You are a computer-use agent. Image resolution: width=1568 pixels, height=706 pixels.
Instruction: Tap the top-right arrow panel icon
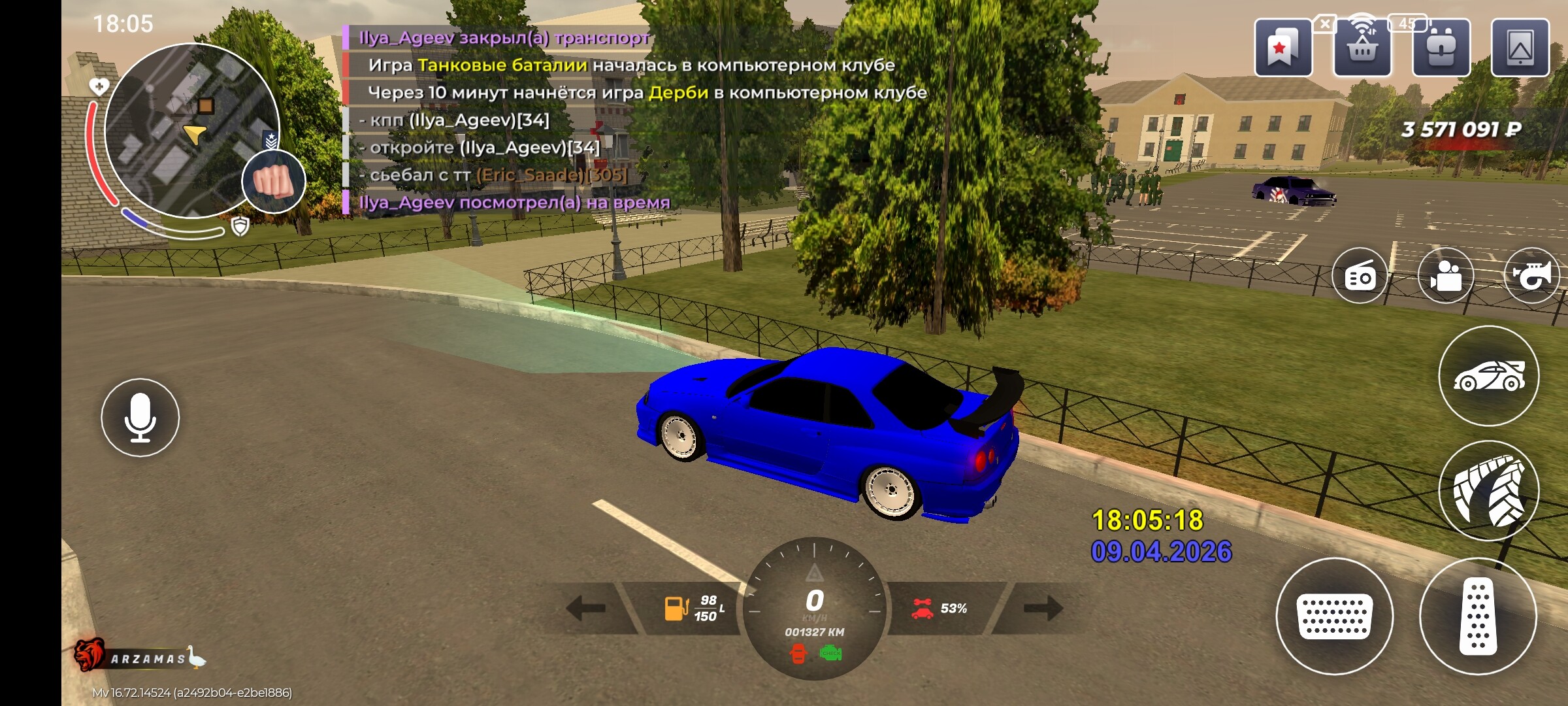[1520, 48]
